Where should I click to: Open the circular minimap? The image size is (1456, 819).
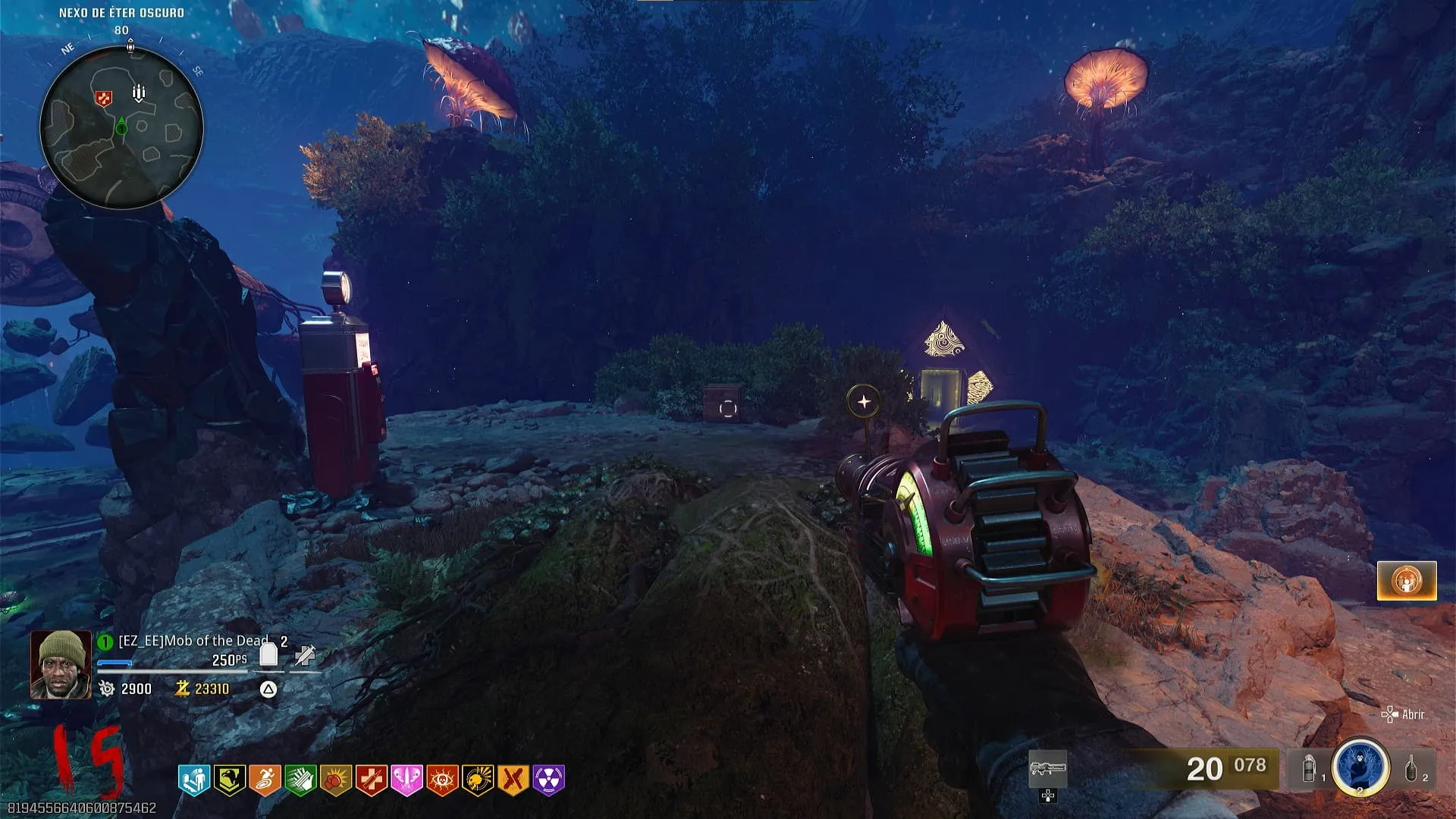121,127
